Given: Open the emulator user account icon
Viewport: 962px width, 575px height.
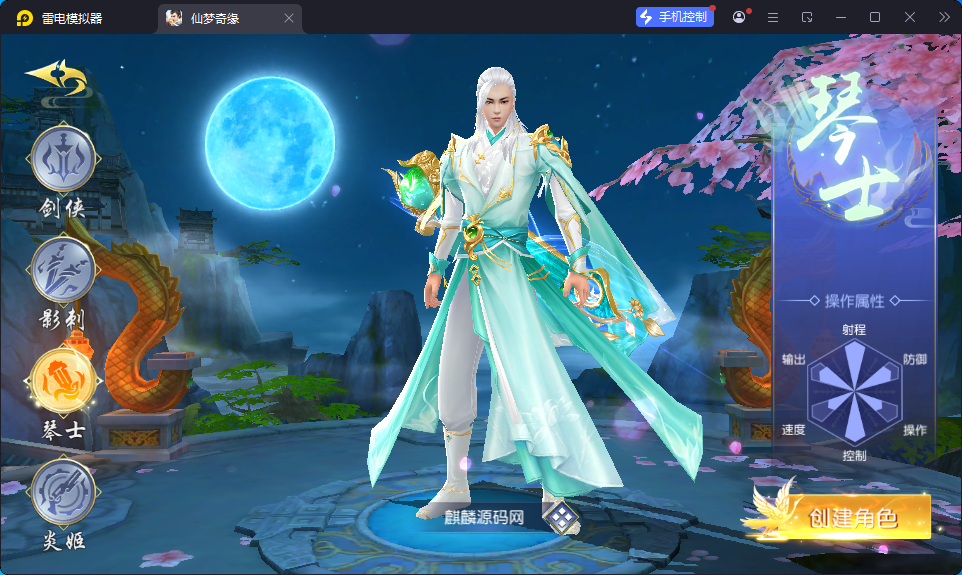Looking at the screenshot, I should 739,17.
